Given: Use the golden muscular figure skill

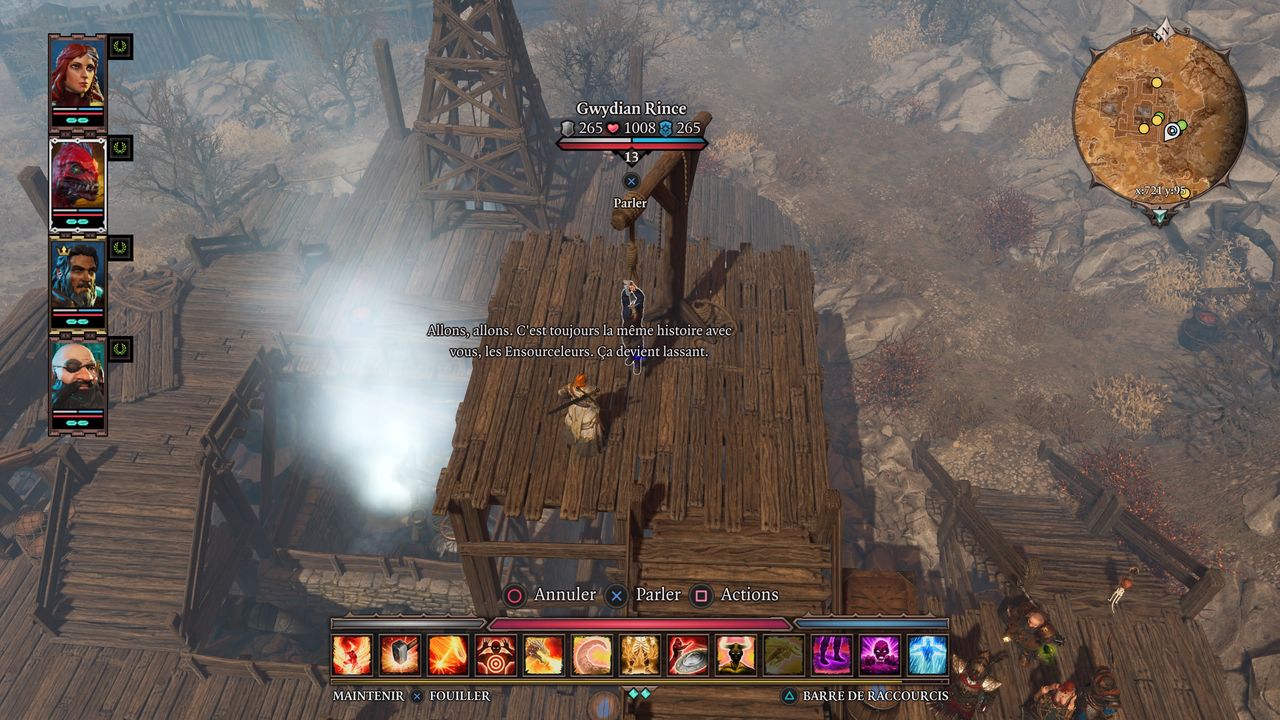Looking at the screenshot, I should pos(640,655).
